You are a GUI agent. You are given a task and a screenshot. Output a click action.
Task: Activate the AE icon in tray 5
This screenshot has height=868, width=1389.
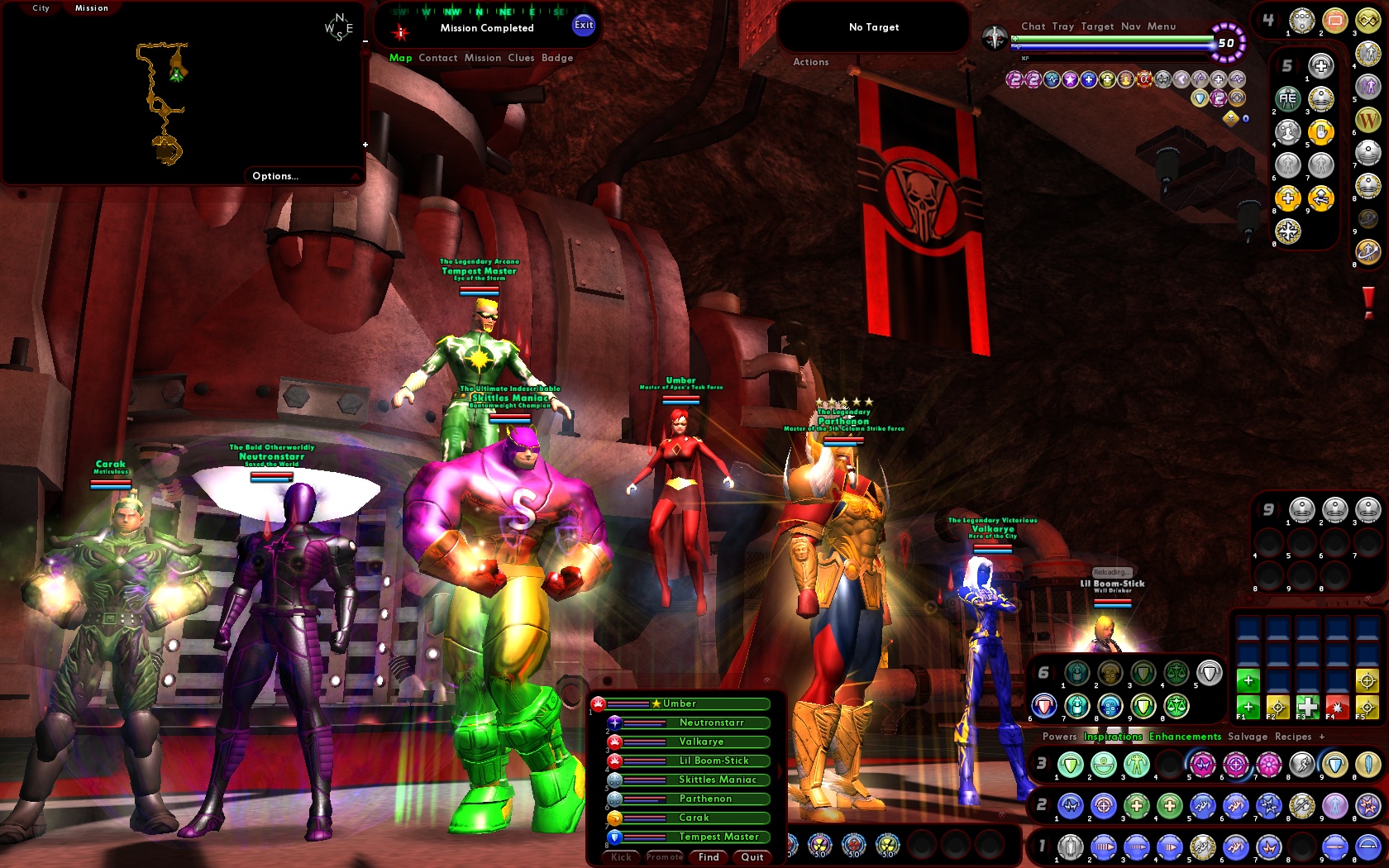(x=1288, y=99)
